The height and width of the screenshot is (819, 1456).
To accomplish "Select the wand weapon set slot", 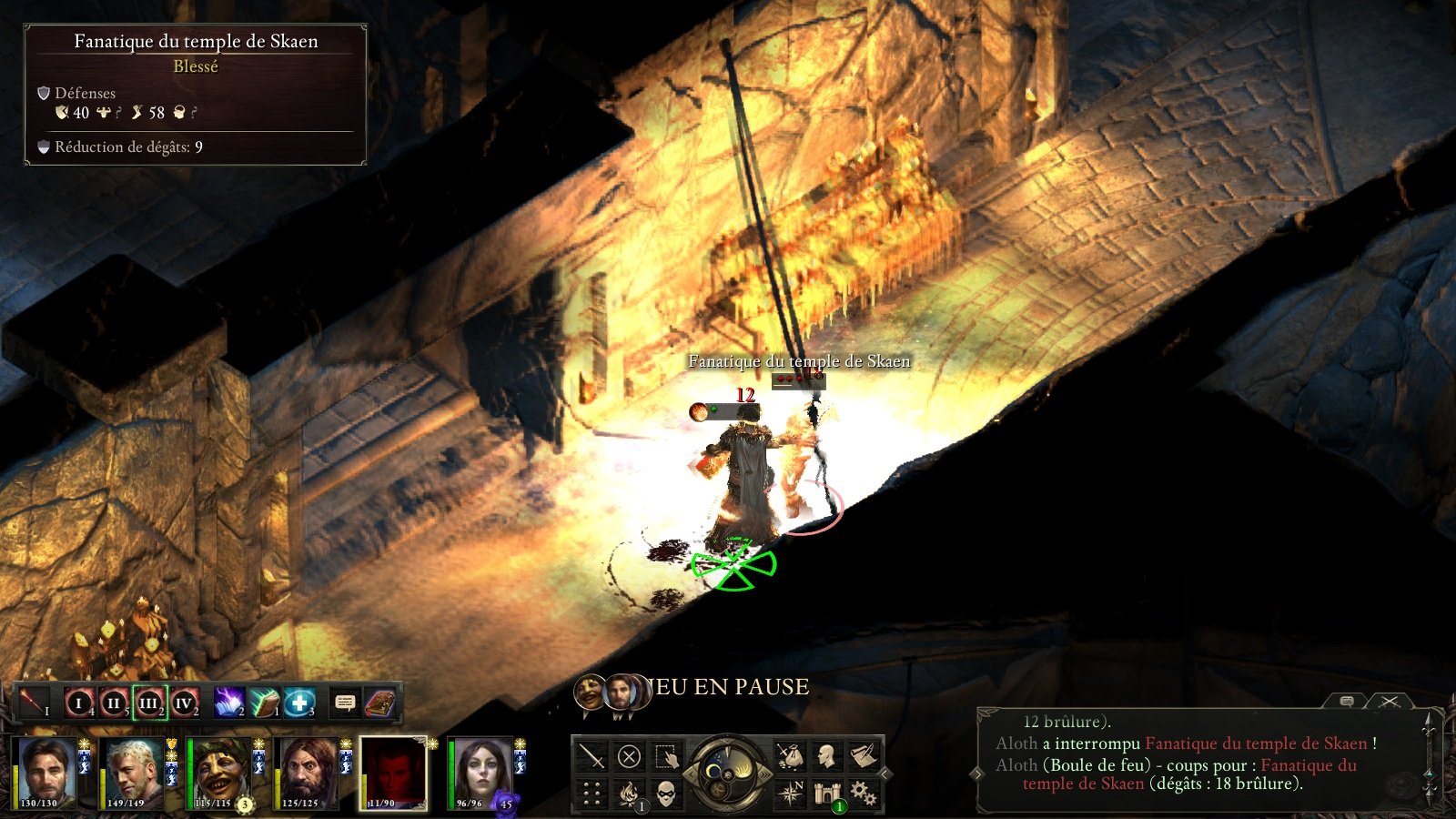I will pos(35,703).
